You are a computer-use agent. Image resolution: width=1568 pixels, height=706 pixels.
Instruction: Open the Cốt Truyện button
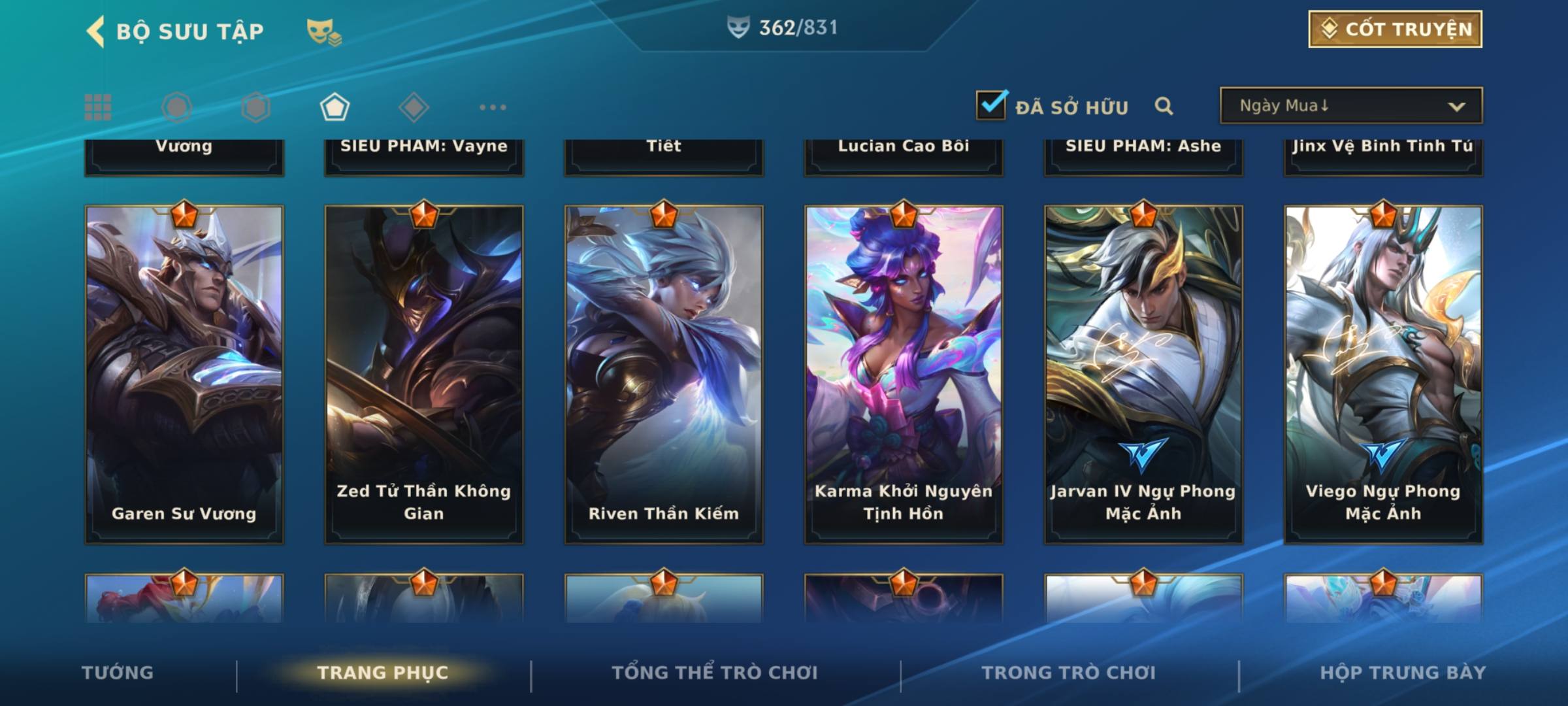click(1395, 29)
